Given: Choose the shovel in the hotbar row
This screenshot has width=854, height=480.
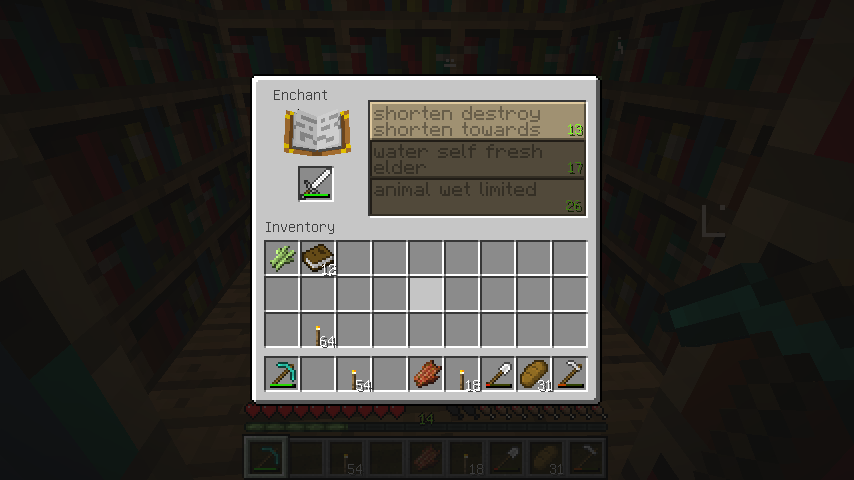Looking at the screenshot, I should pyautogui.click(x=497, y=374).
